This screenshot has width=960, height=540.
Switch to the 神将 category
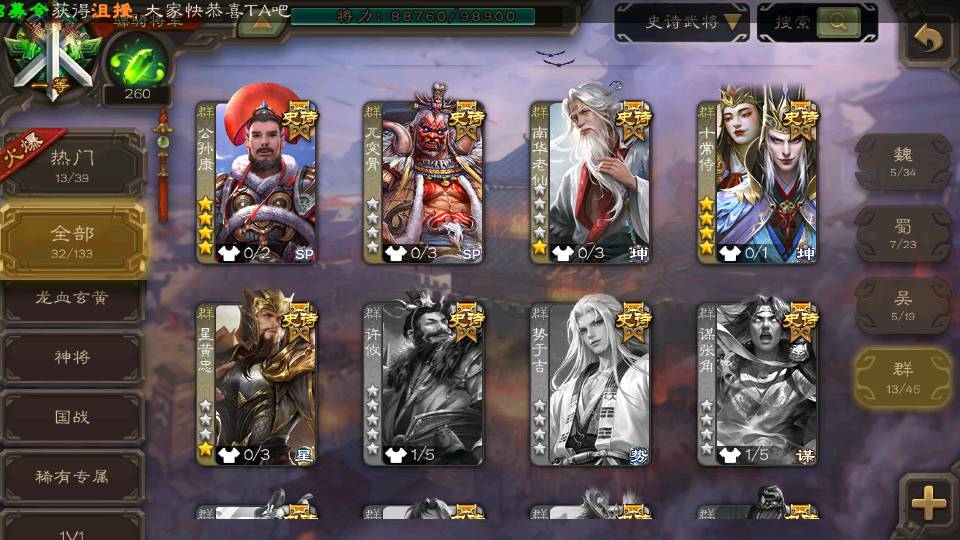pyautogui.click(x=72, y=357)
